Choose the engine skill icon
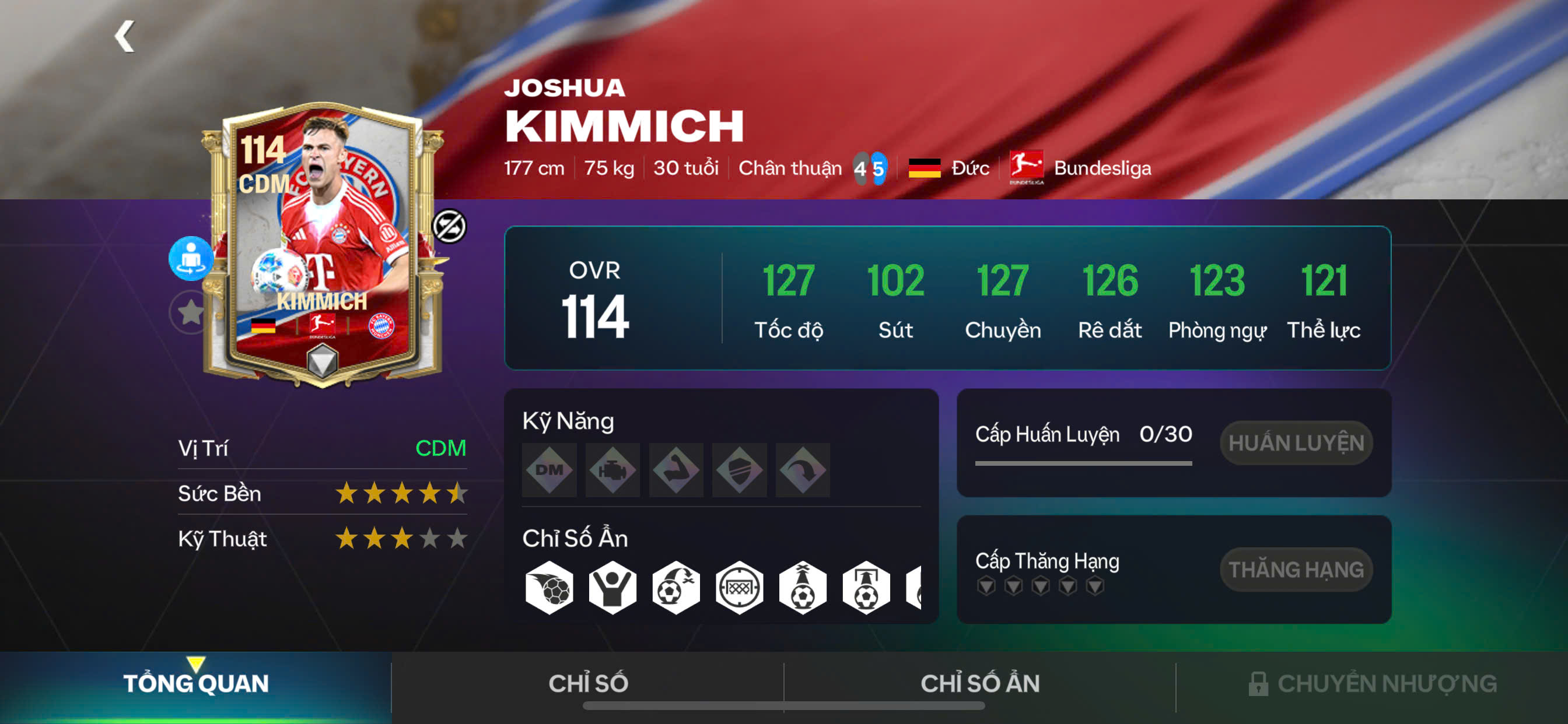 click(x=612, y=470)
